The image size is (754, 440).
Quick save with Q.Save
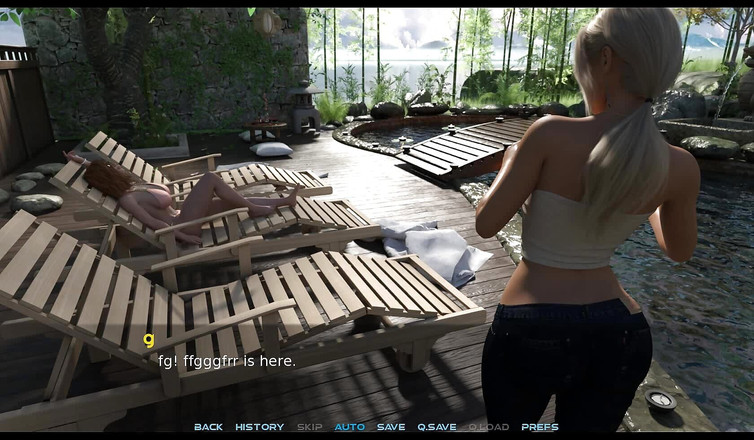pos(437,427)
